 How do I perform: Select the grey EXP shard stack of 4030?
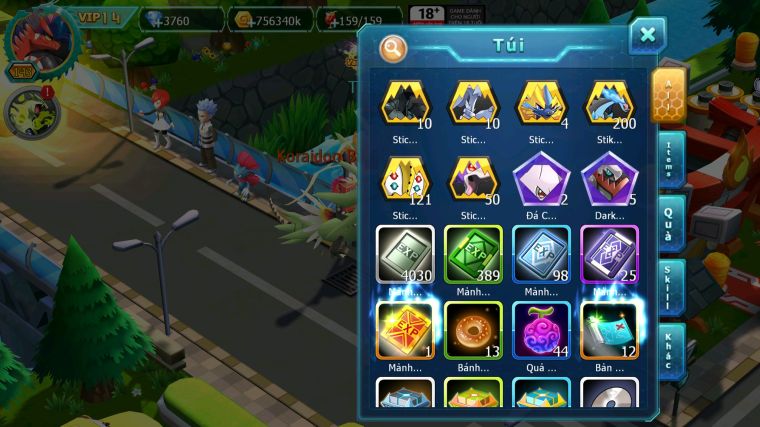point(405,254)
